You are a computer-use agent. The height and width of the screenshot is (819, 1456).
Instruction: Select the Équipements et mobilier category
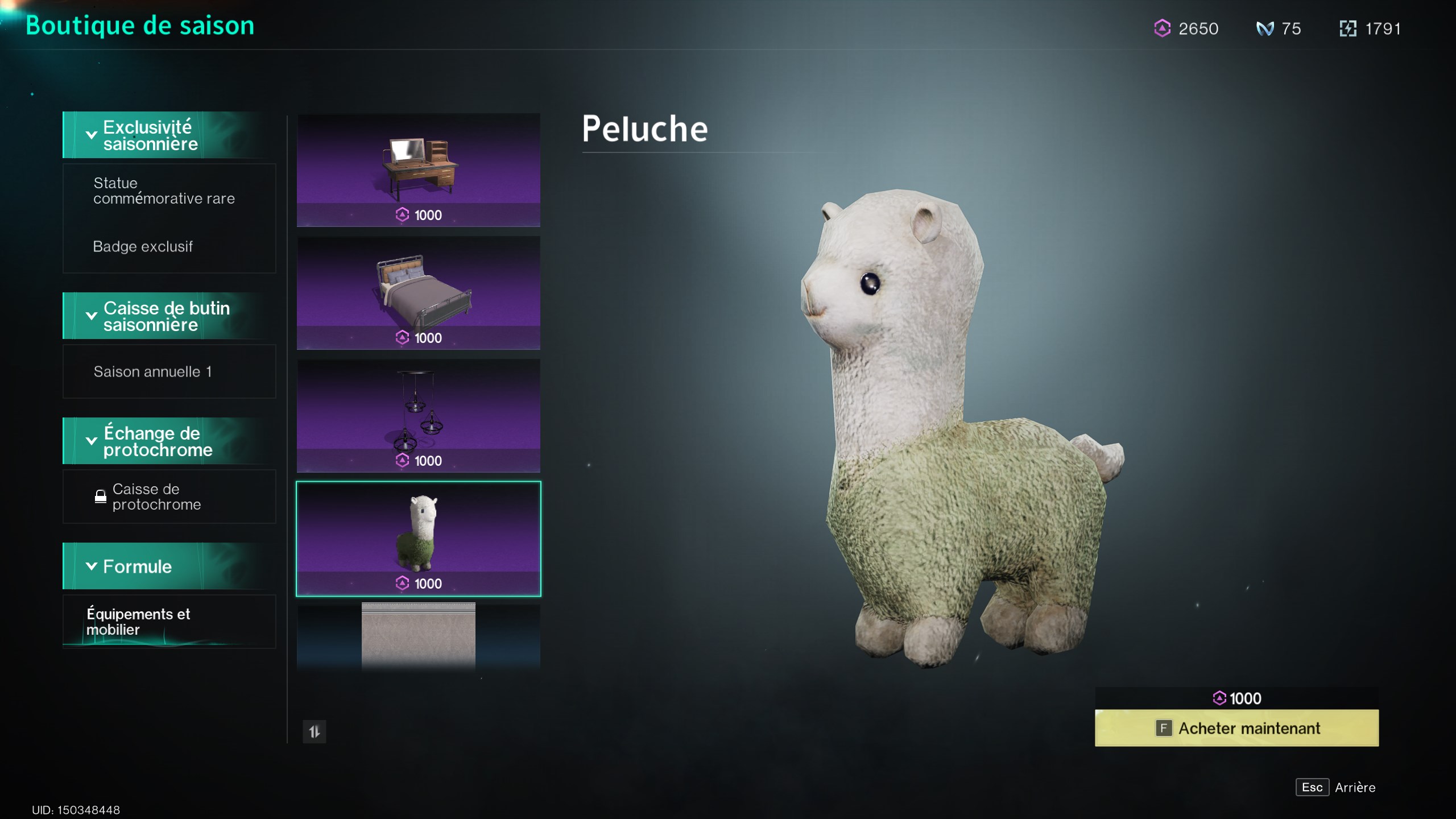(138, 622)
